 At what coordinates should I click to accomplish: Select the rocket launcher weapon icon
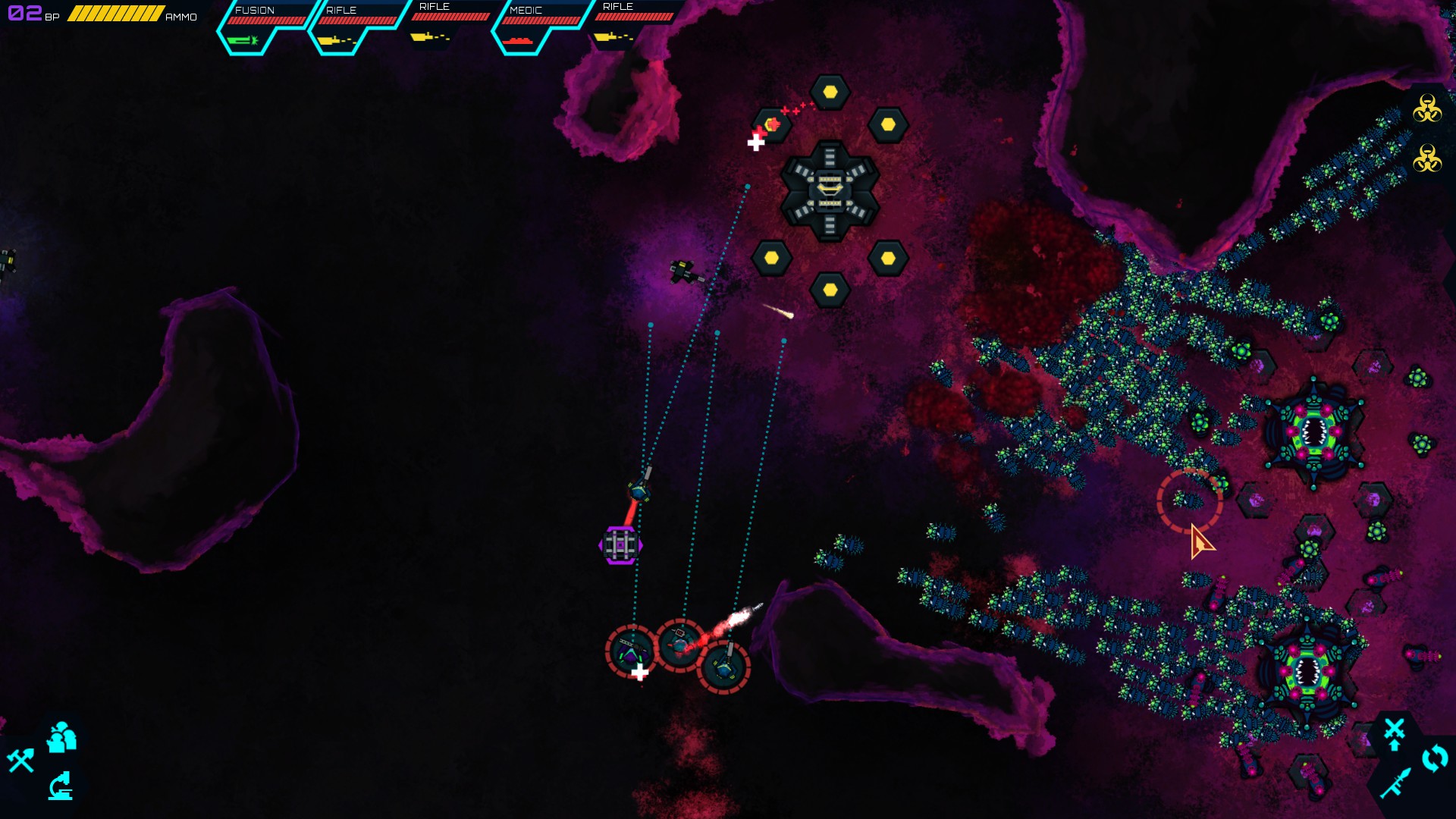(1395, 783)
